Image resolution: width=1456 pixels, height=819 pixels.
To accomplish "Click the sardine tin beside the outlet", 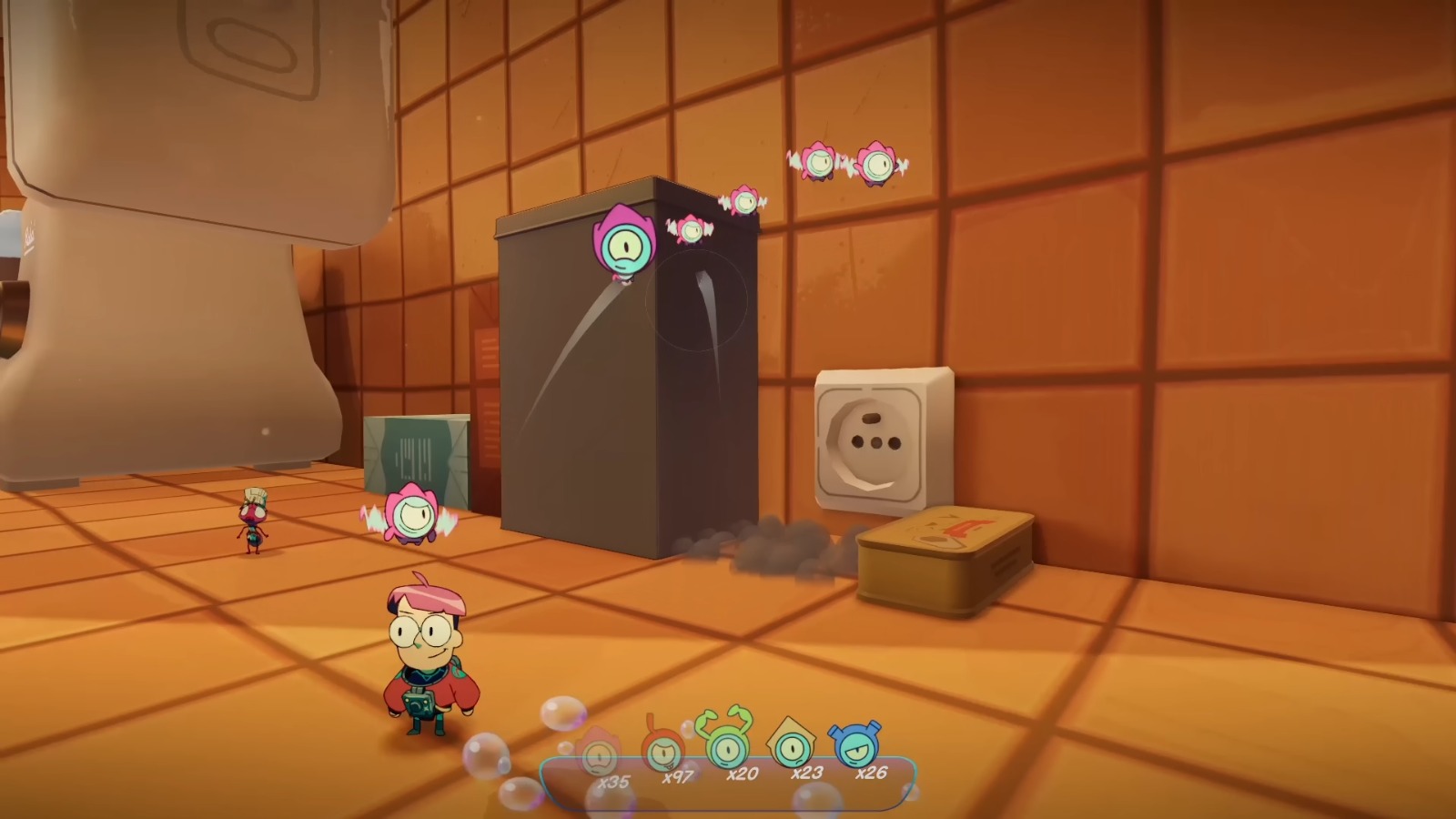I will tap(944, 555).
